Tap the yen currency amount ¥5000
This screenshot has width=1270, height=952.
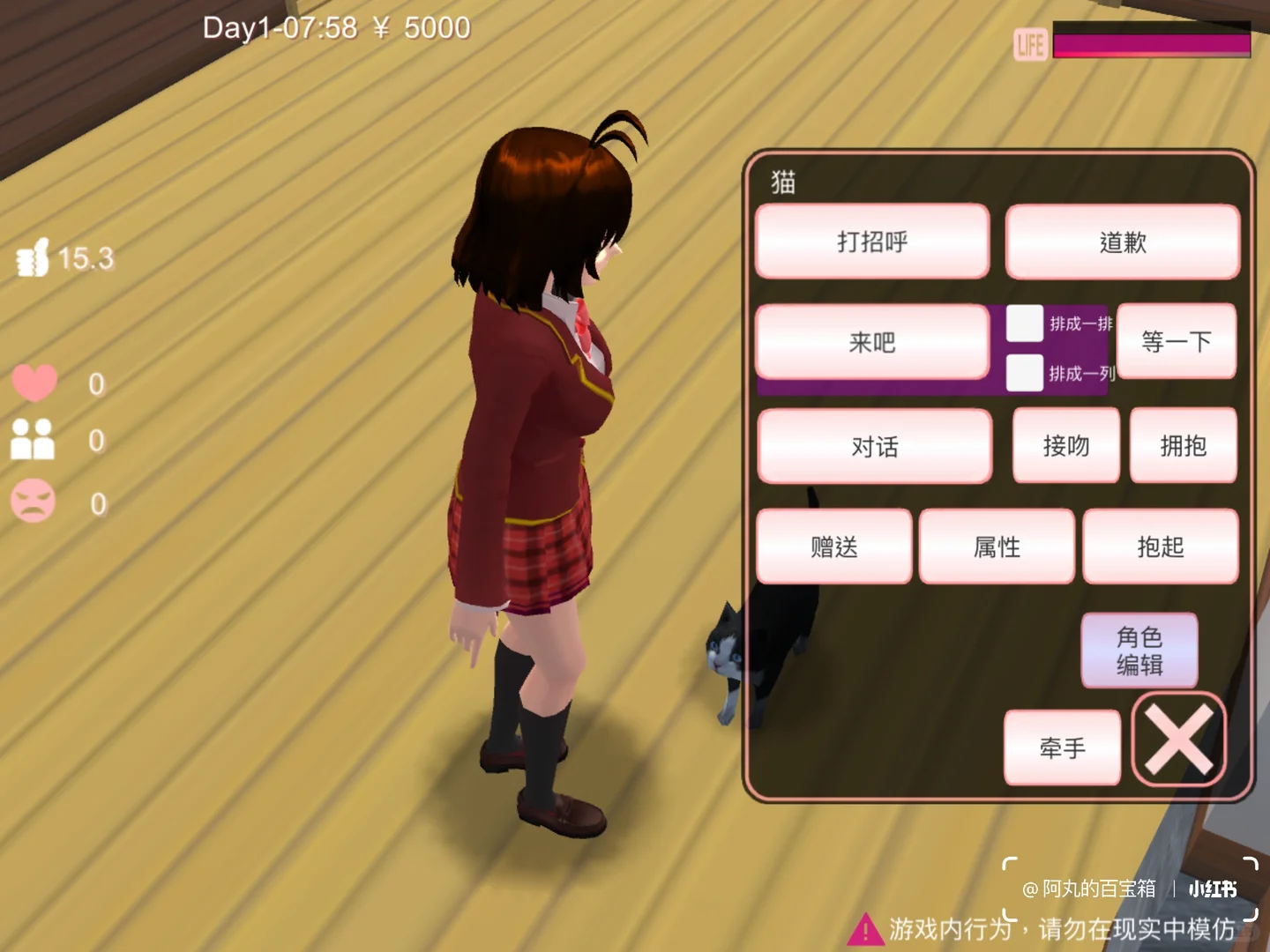click(420, 27)
